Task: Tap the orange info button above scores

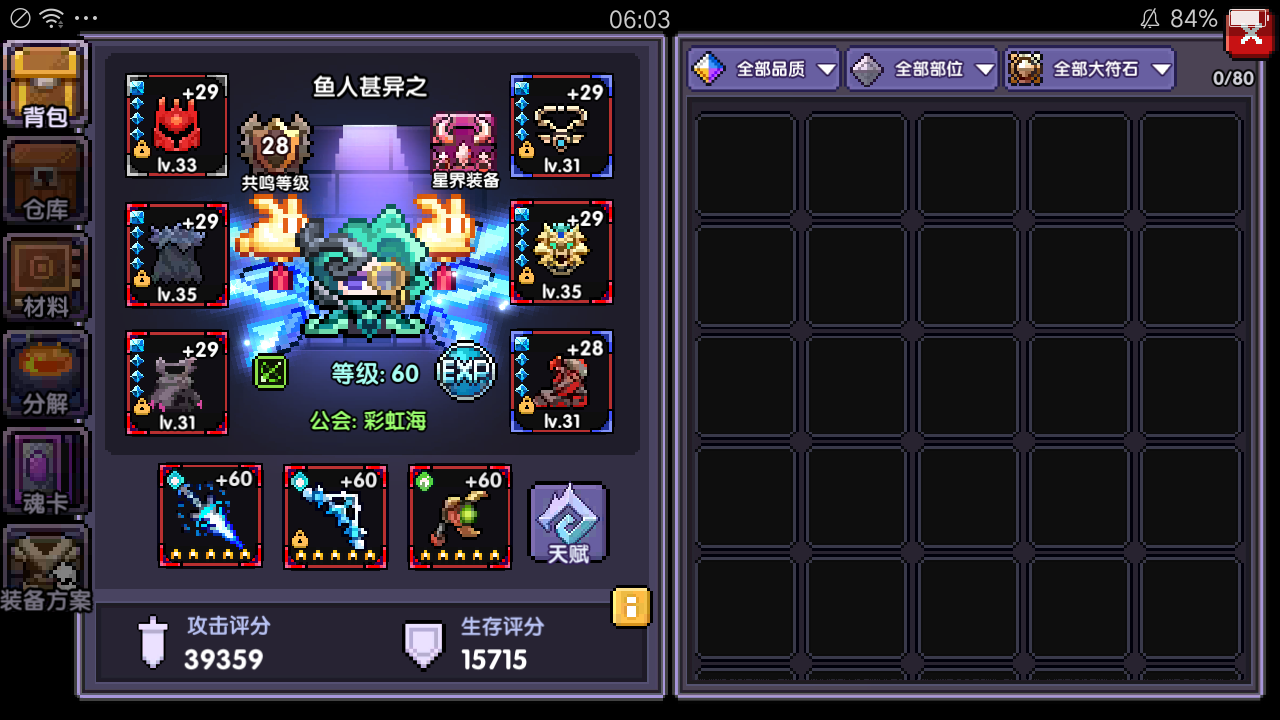Action: [631, 606]
